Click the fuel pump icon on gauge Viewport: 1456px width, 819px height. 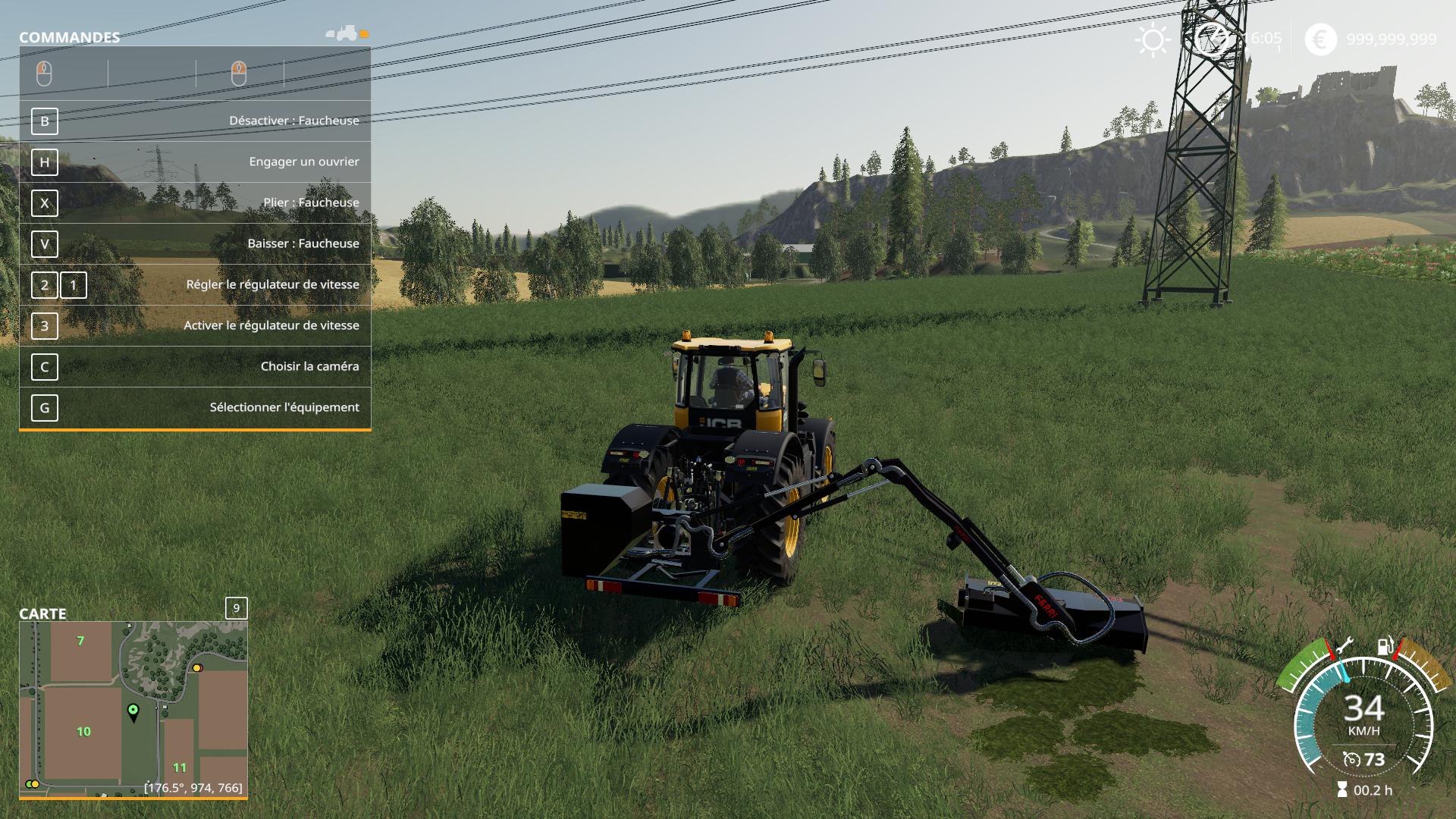point(1385,647)
